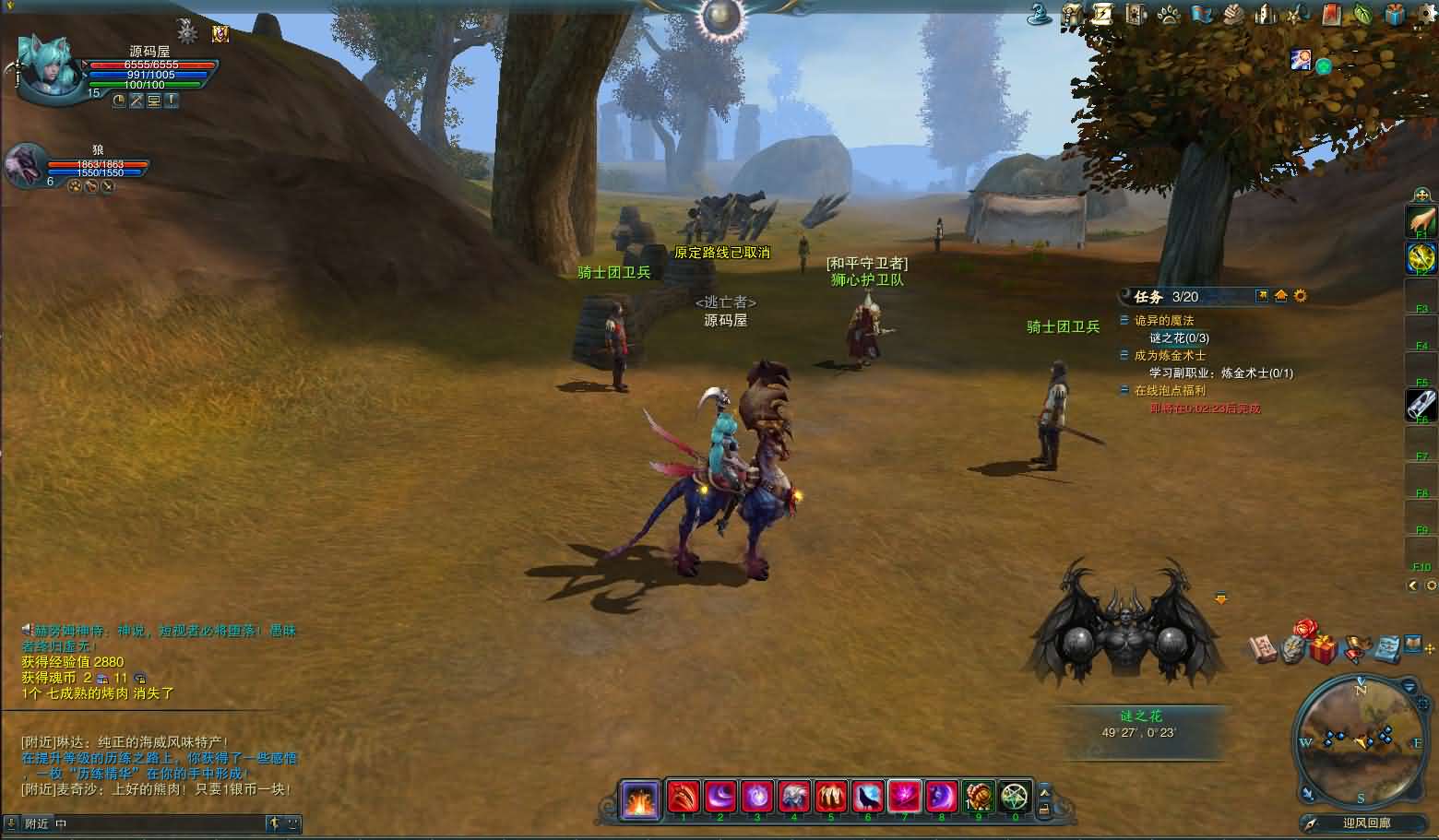Open the green leaf menu icon

(1362, 14)
